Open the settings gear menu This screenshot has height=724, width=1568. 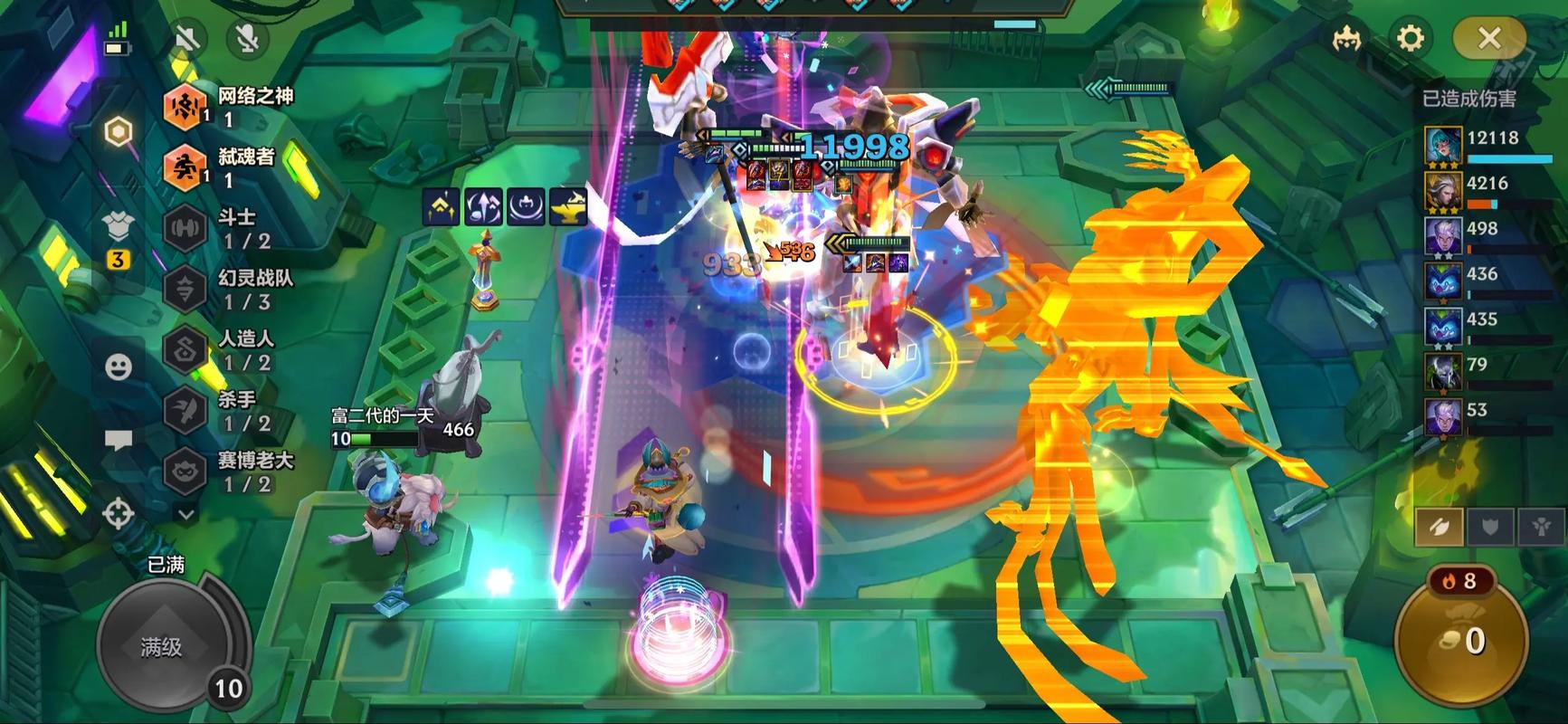pyautogui.click(x=1411, y=38)
